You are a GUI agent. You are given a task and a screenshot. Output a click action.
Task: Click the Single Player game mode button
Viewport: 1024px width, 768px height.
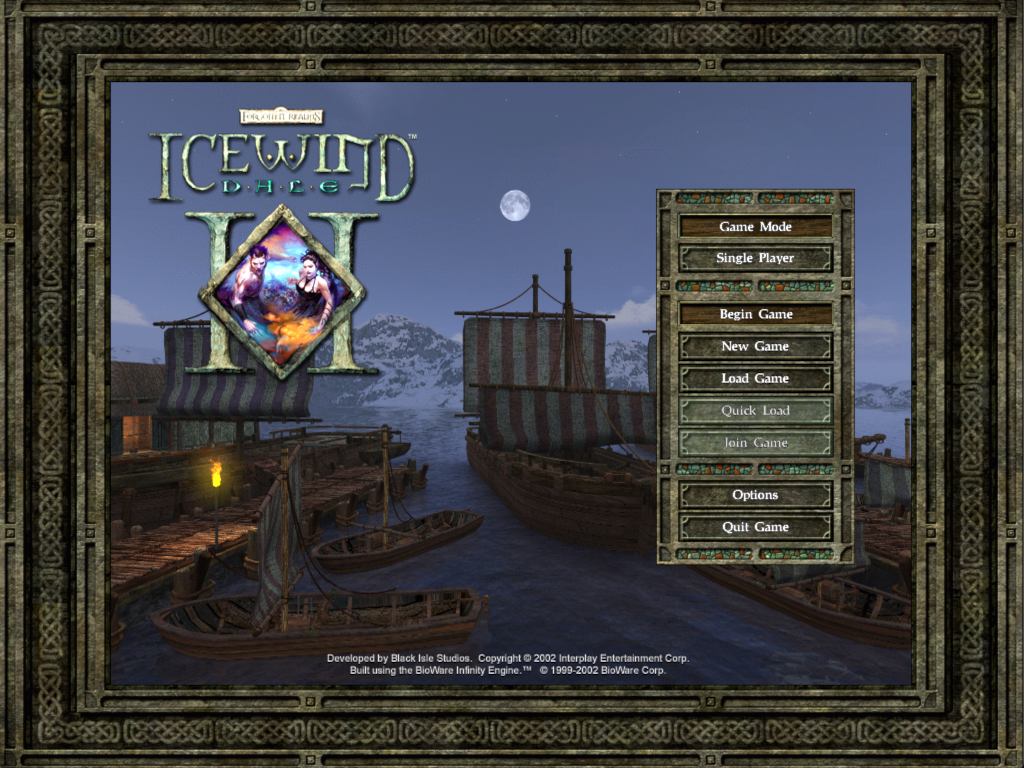pos(755,258)
